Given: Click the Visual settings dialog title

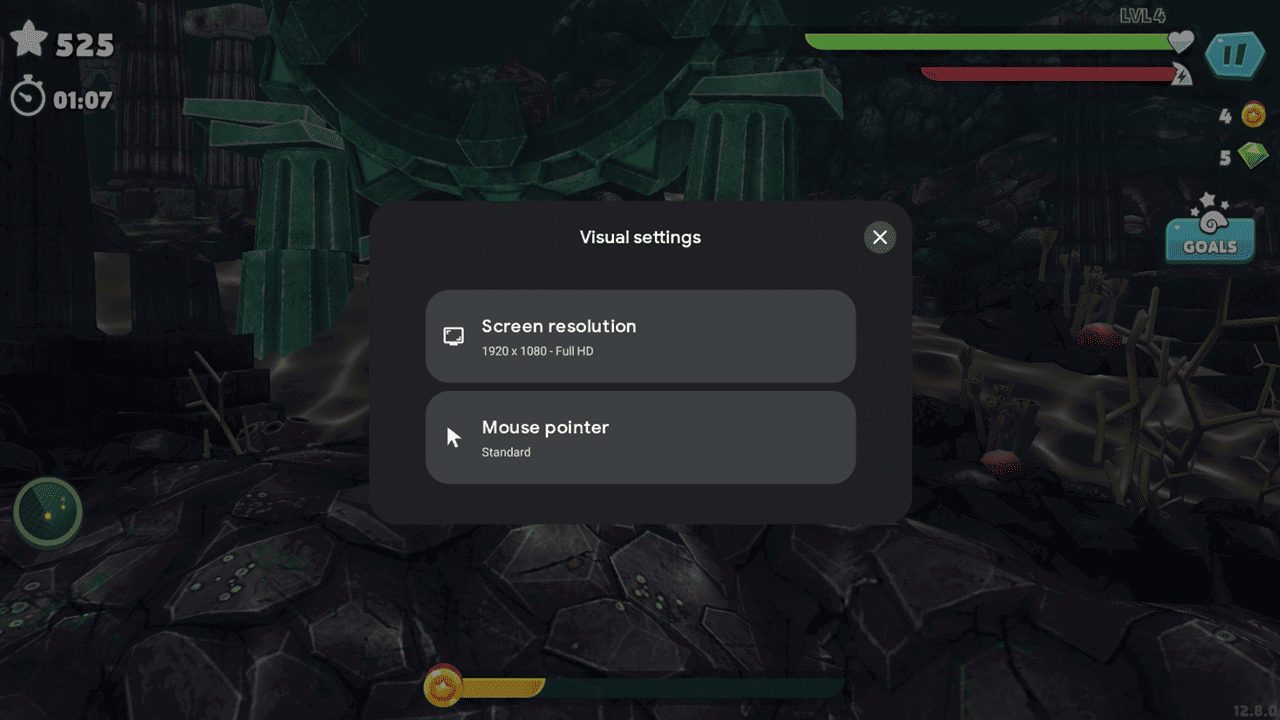Looking at the screenshot, I should click(x=640, y=237).
